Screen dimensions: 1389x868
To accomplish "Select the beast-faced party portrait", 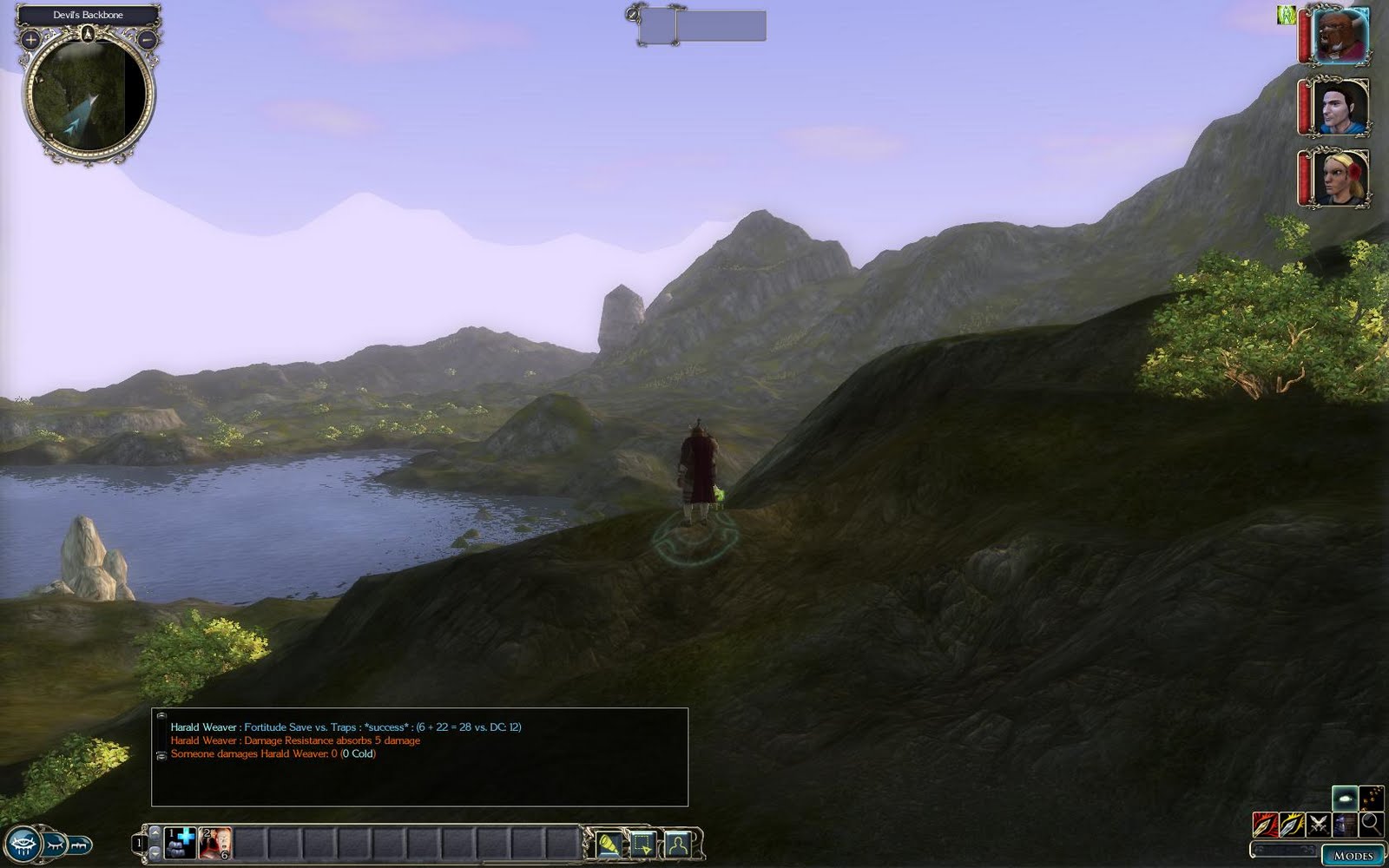I will pyautogui.click(x=1340, y=36).
